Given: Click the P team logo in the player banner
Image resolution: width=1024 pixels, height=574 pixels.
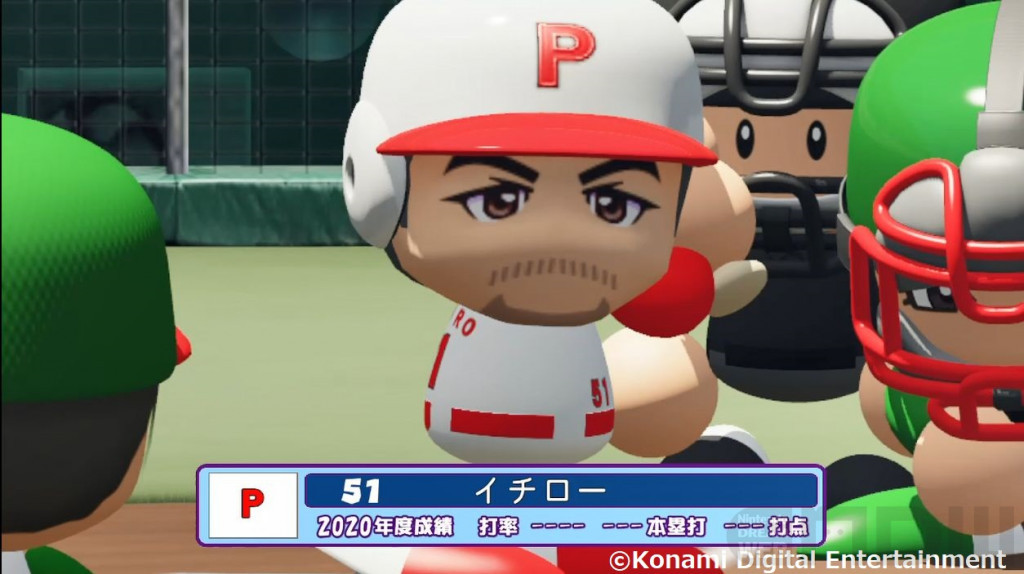Looking at the screenshot, I should pyautogui.click(x=252, y=504).
